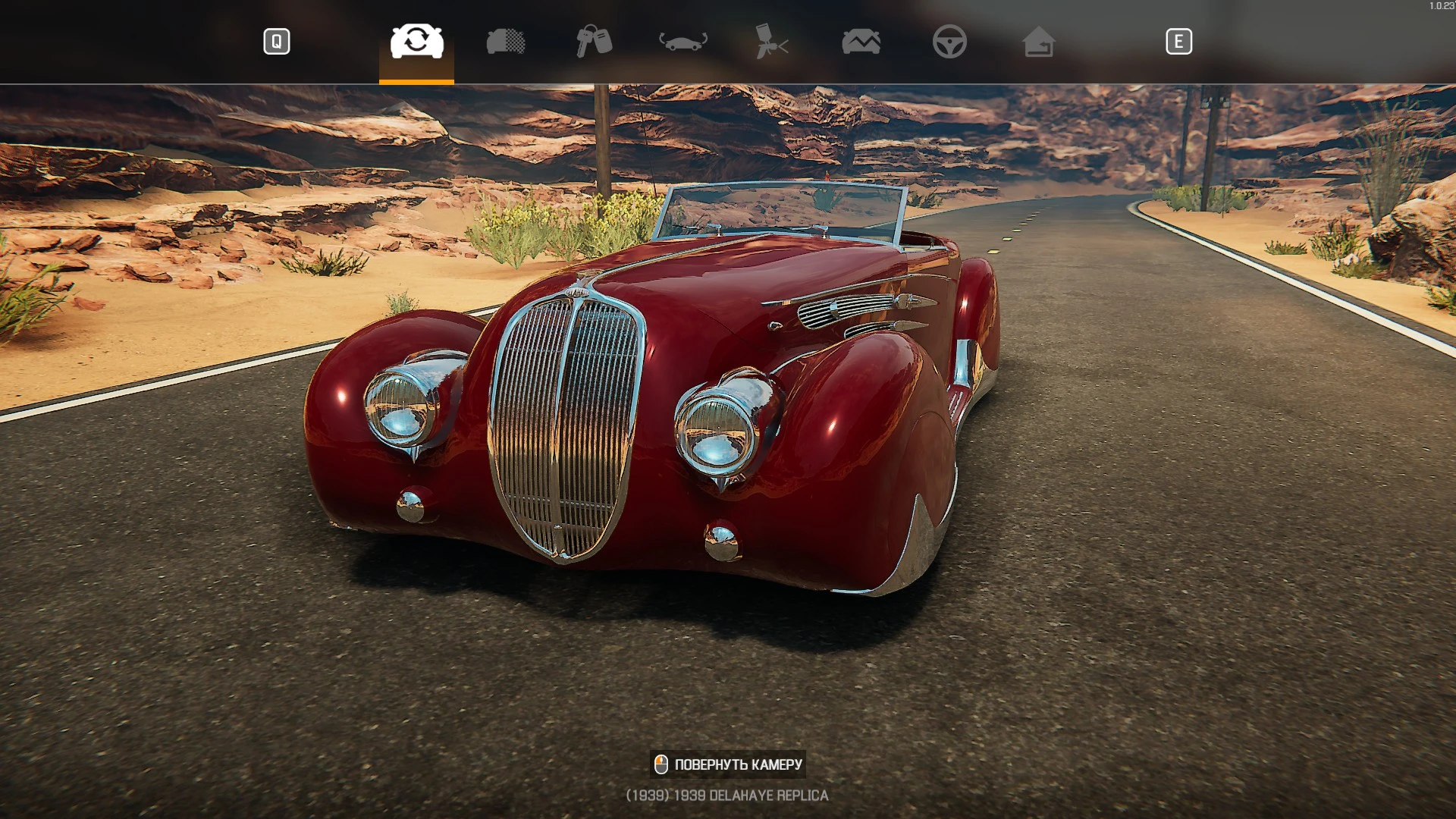Click the return to garage home icon
The image size is (1456, 819).
[1039, 42]
